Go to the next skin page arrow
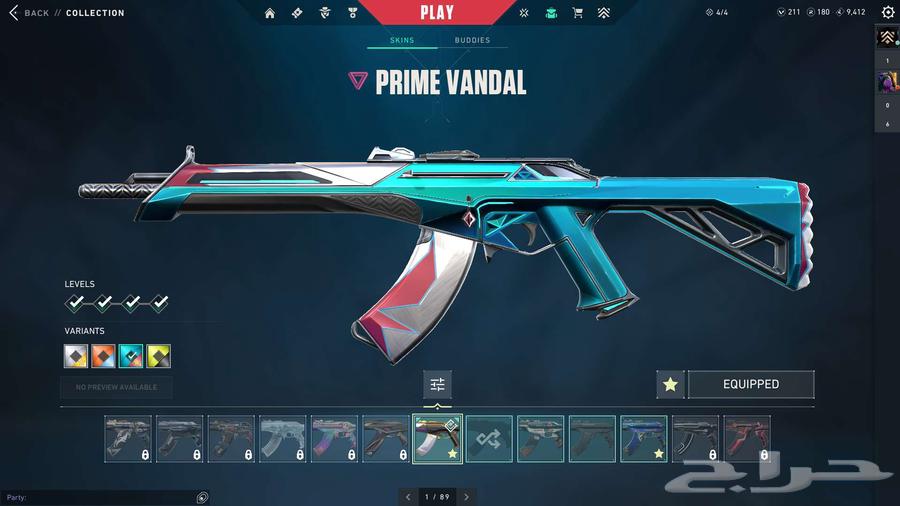This screenshot has width=900, height=506. pos(466,496)
